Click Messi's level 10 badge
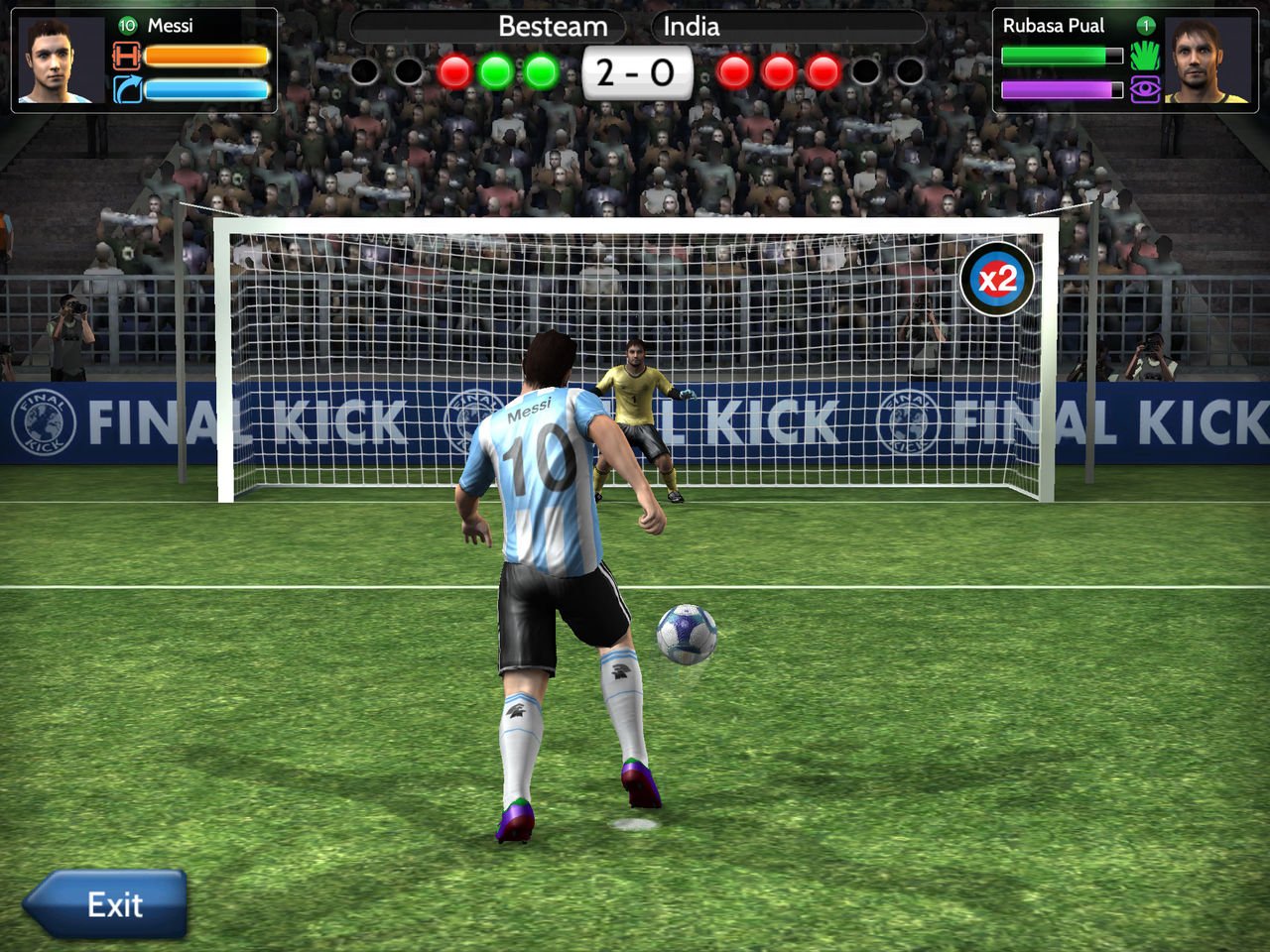This screenshot has width=1270, height=952. click(125, 27)
